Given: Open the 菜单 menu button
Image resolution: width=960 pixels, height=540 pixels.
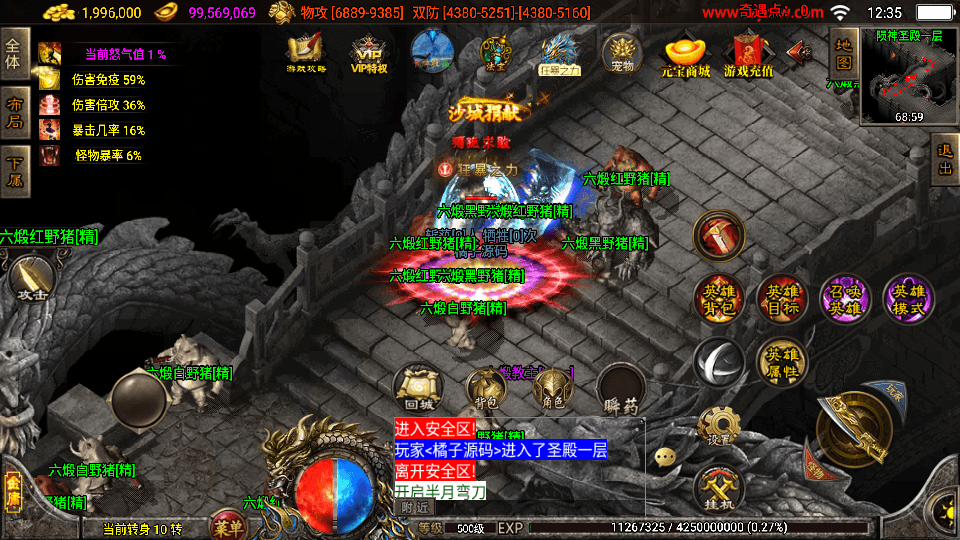Looking at the screenshot, I should pos(228,527).
